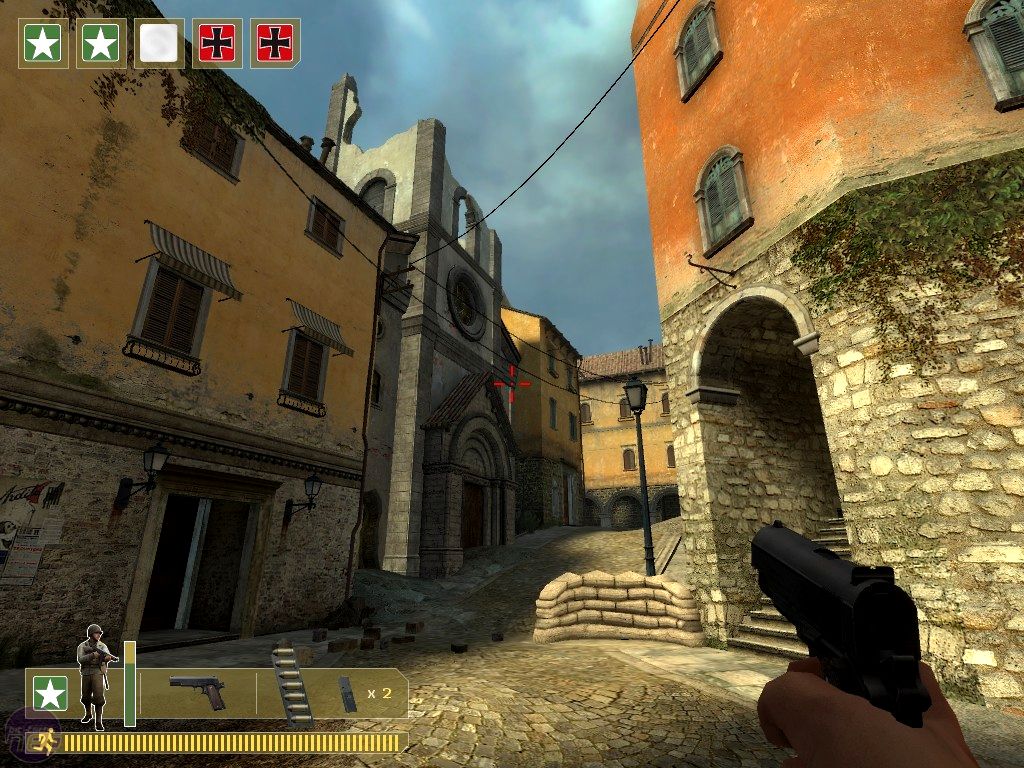
Task: Click the US team star emblem beside the soldier
Action: coord(50,693)
